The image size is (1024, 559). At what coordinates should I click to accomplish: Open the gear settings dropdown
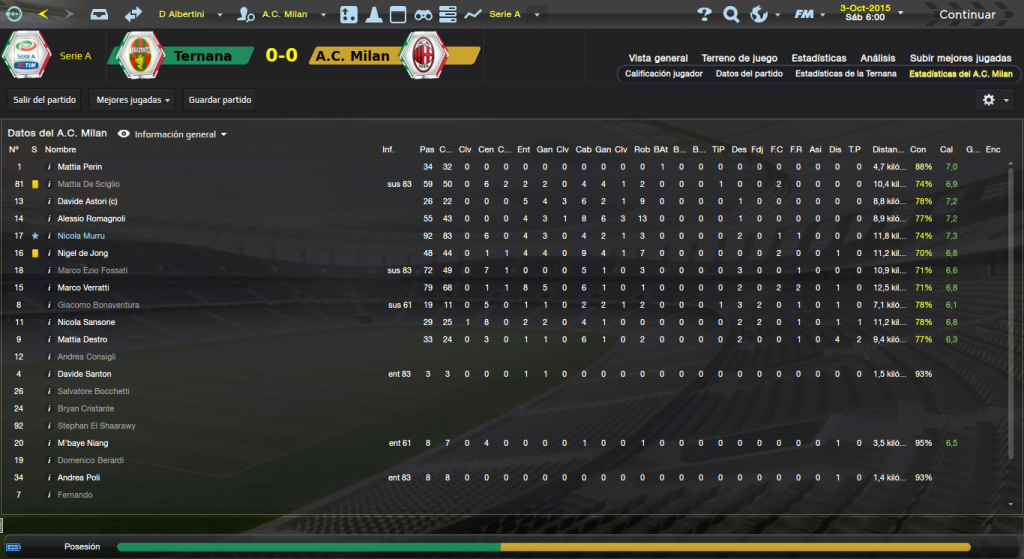tap(994, 100)
